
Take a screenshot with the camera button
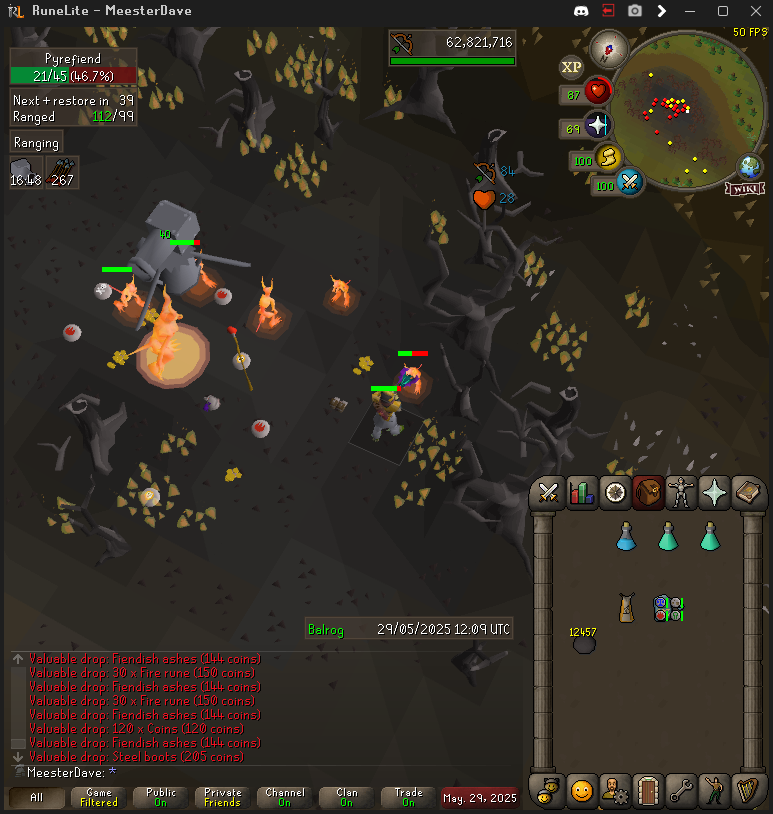click(x=634, y=11)
